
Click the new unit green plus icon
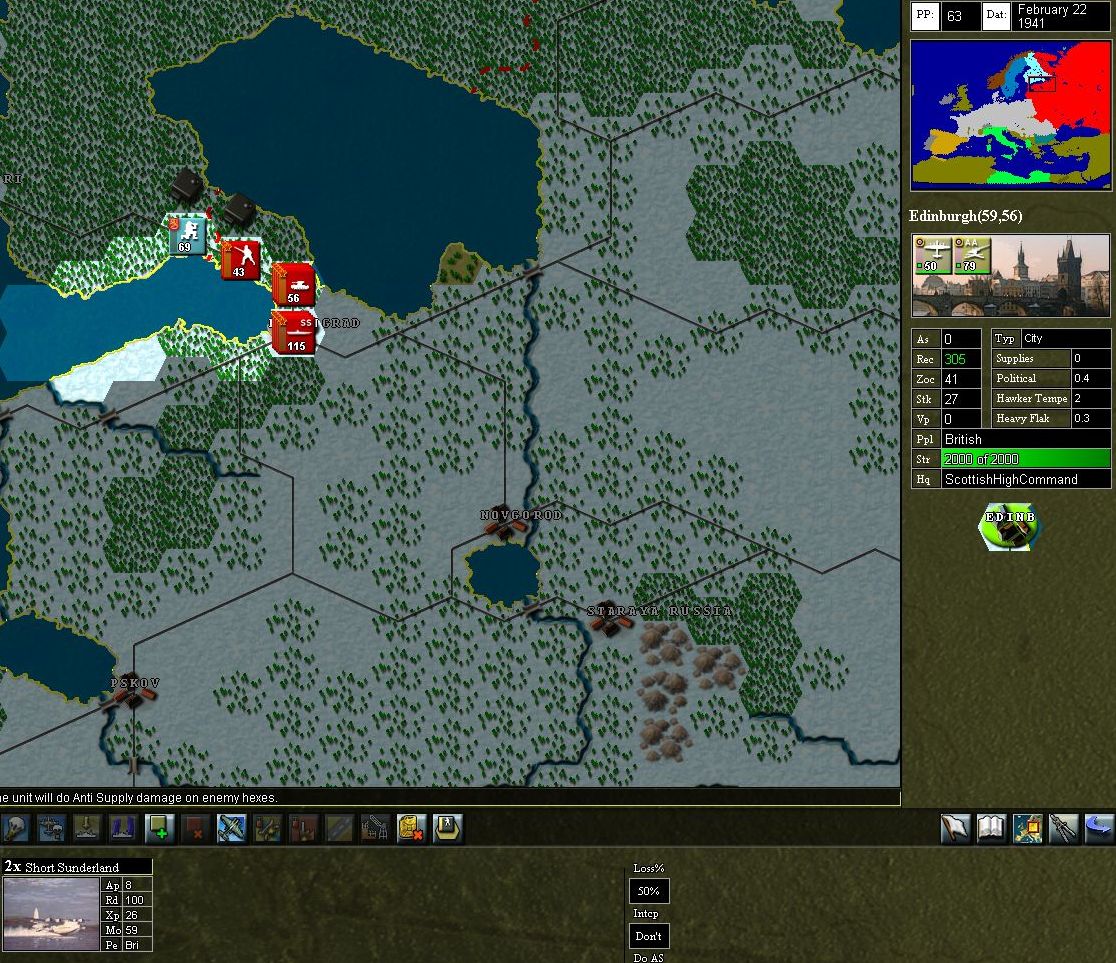(x=159, y=828)
